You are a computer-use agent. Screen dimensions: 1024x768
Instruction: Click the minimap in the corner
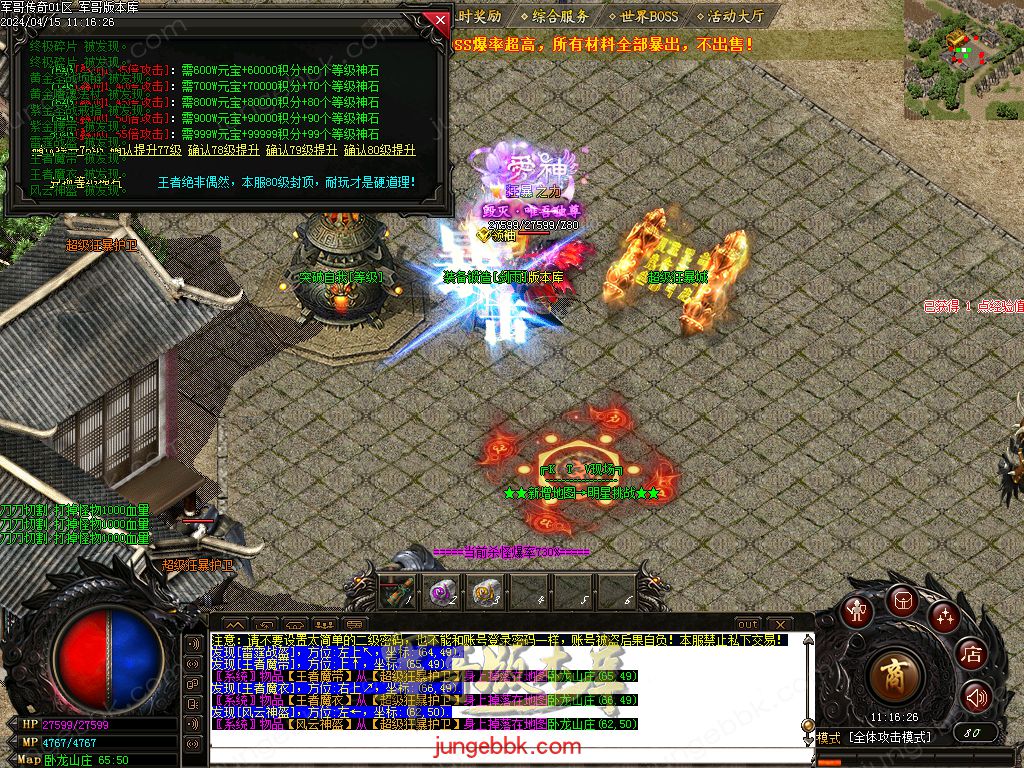[962, 60]
